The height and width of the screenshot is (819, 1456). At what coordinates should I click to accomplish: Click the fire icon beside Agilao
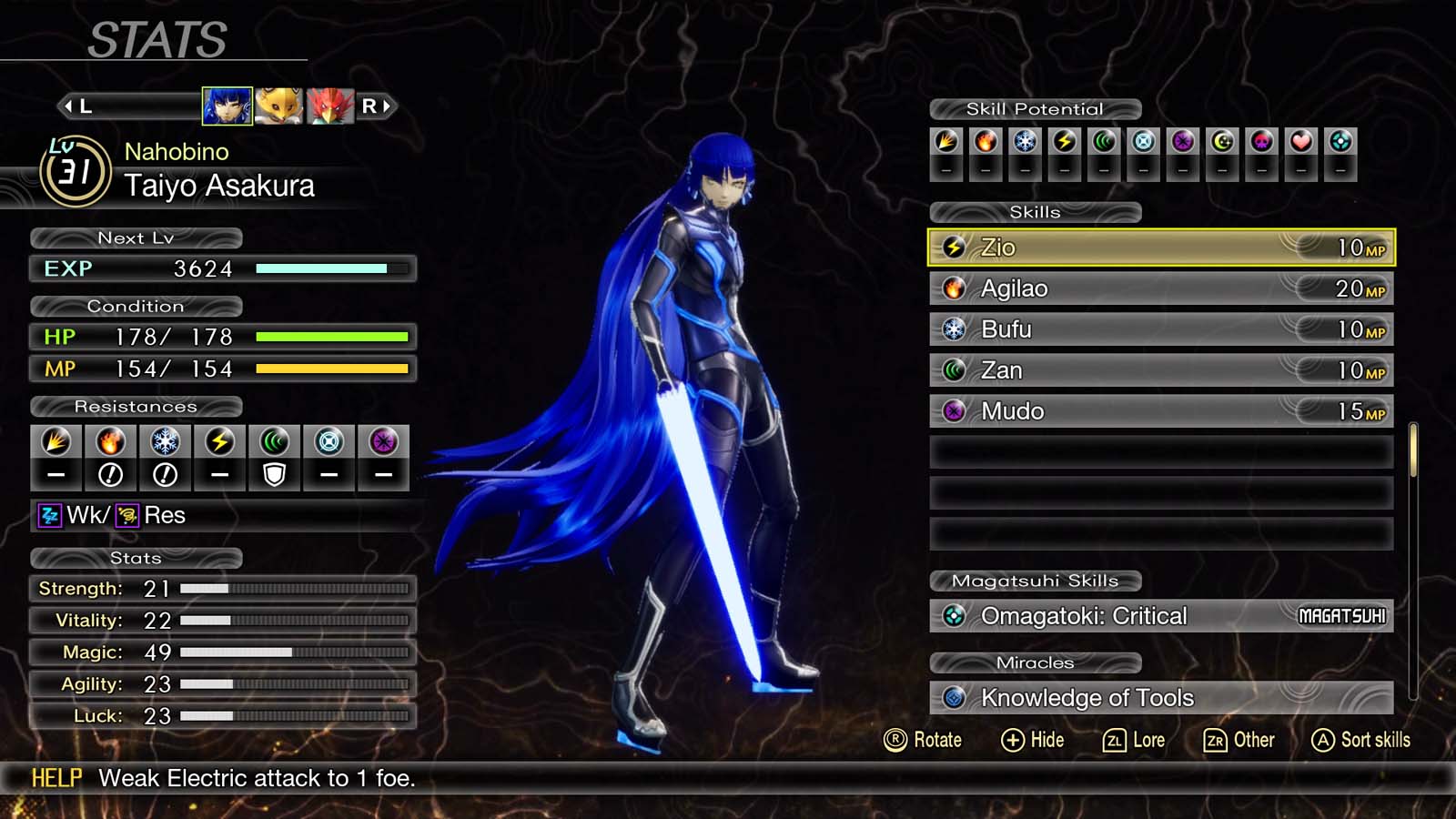click(954, 288)
